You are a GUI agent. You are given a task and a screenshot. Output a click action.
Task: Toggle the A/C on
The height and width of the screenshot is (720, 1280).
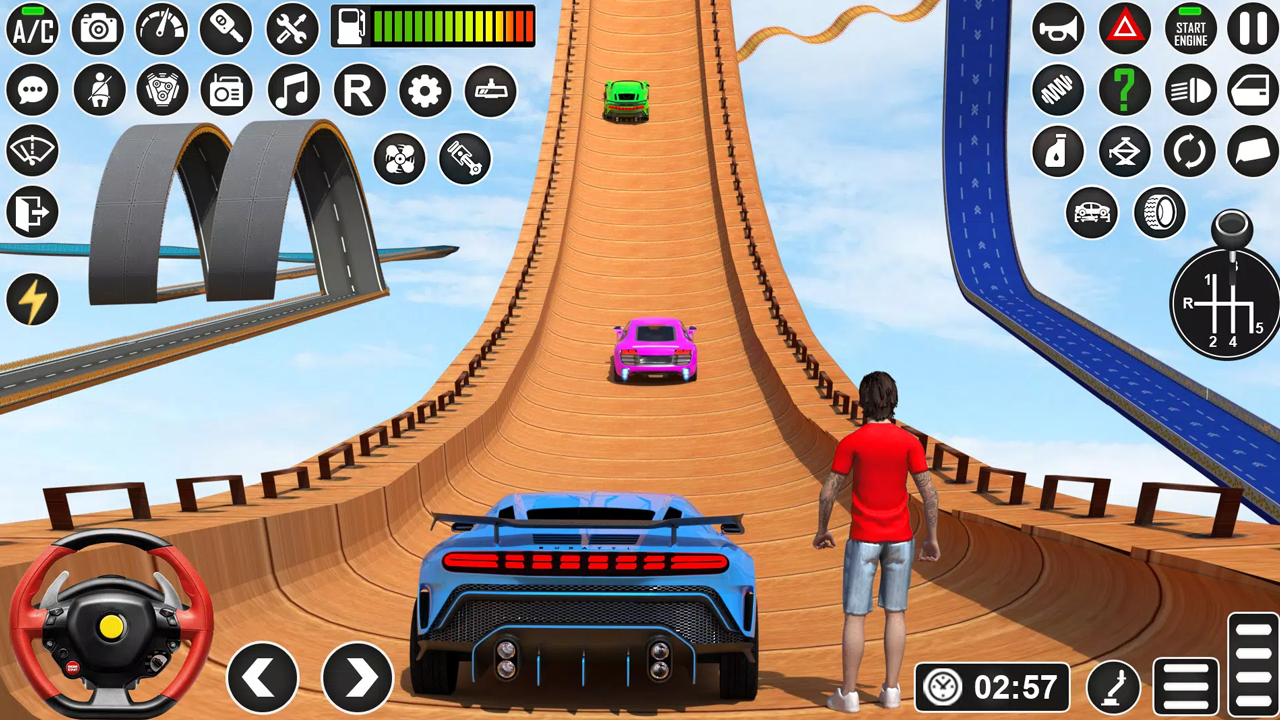tap(33, 30)
